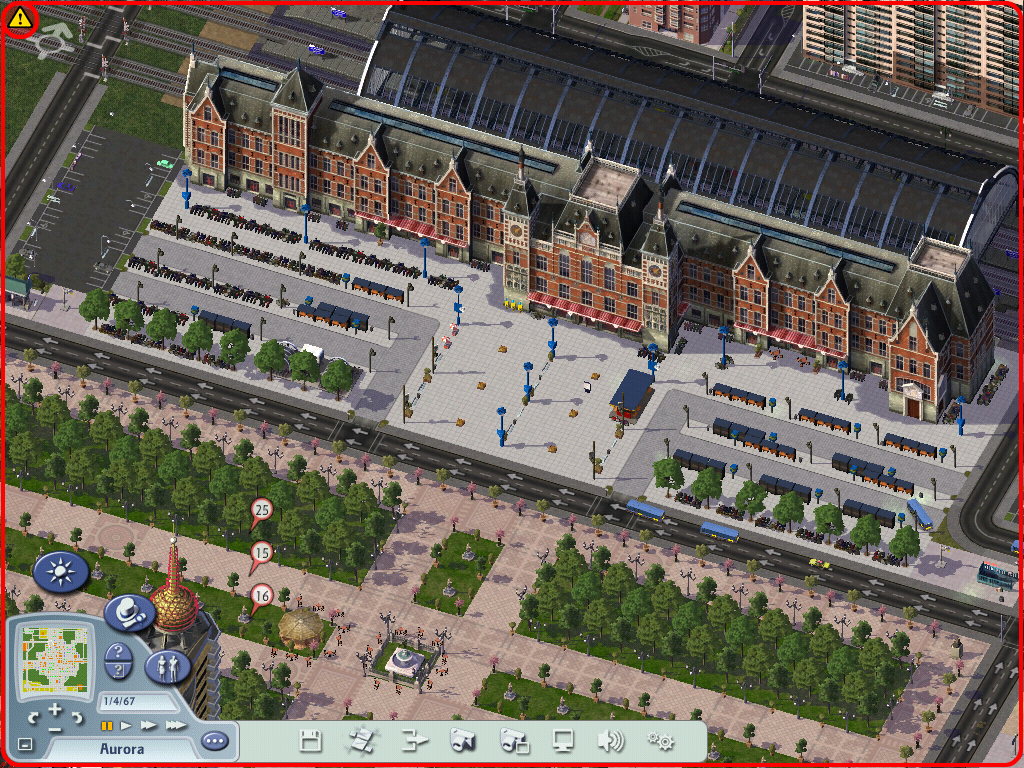Toggle the options ellipsis button
This screenshot has height=768, width=1024.
pyautogui.click(x=214, y=742)
